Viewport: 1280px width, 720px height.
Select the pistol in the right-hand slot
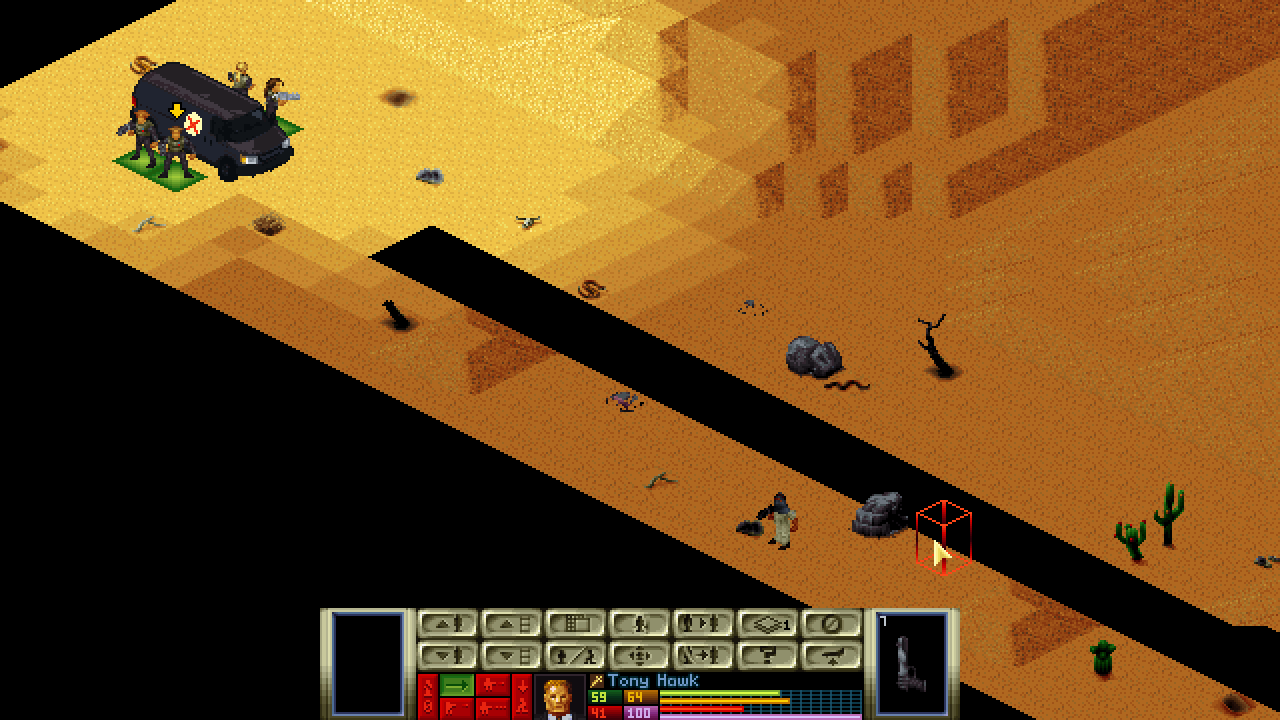point(911,663)
